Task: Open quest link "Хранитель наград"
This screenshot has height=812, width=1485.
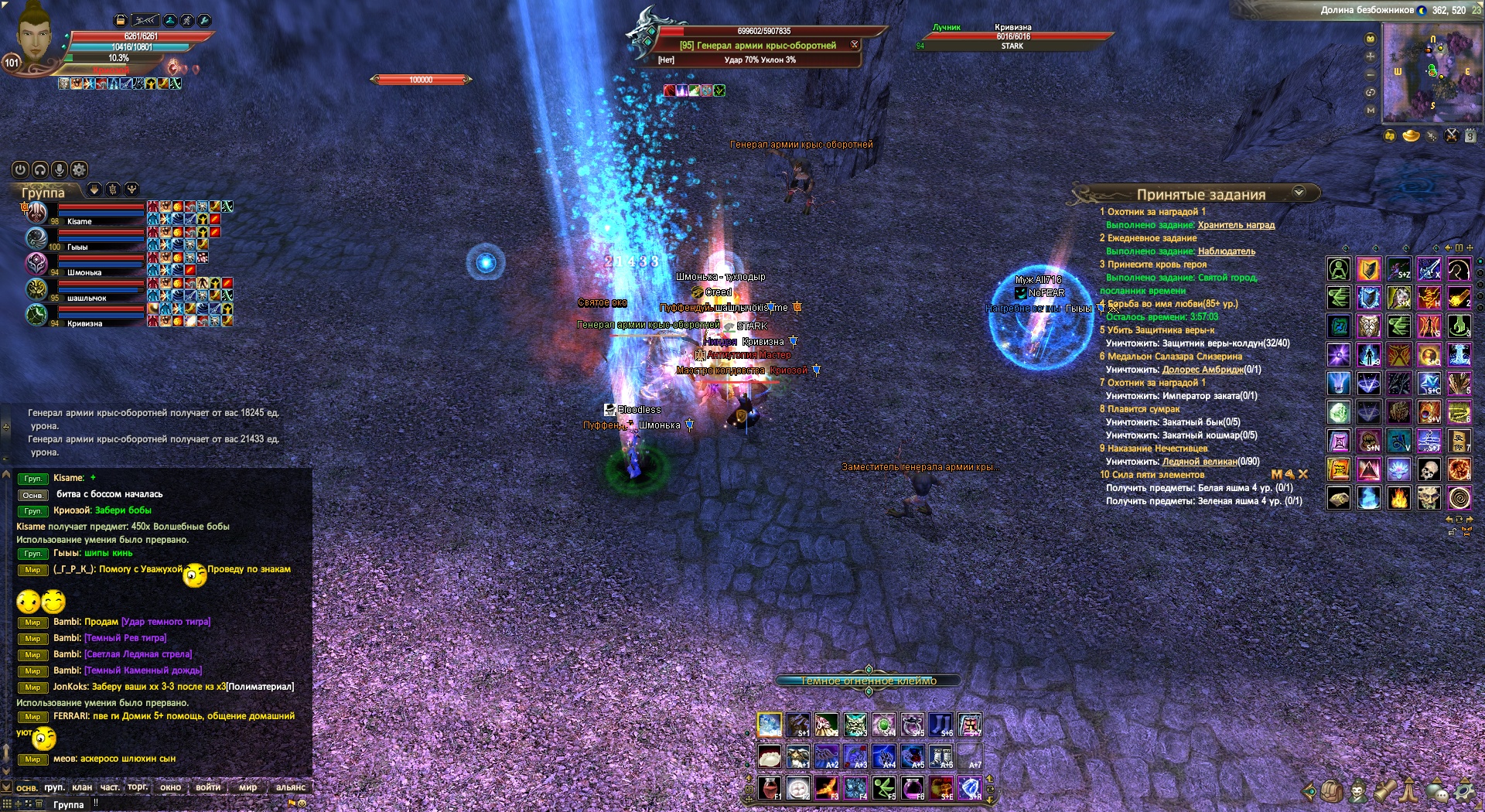Action: coord(1236,225)
